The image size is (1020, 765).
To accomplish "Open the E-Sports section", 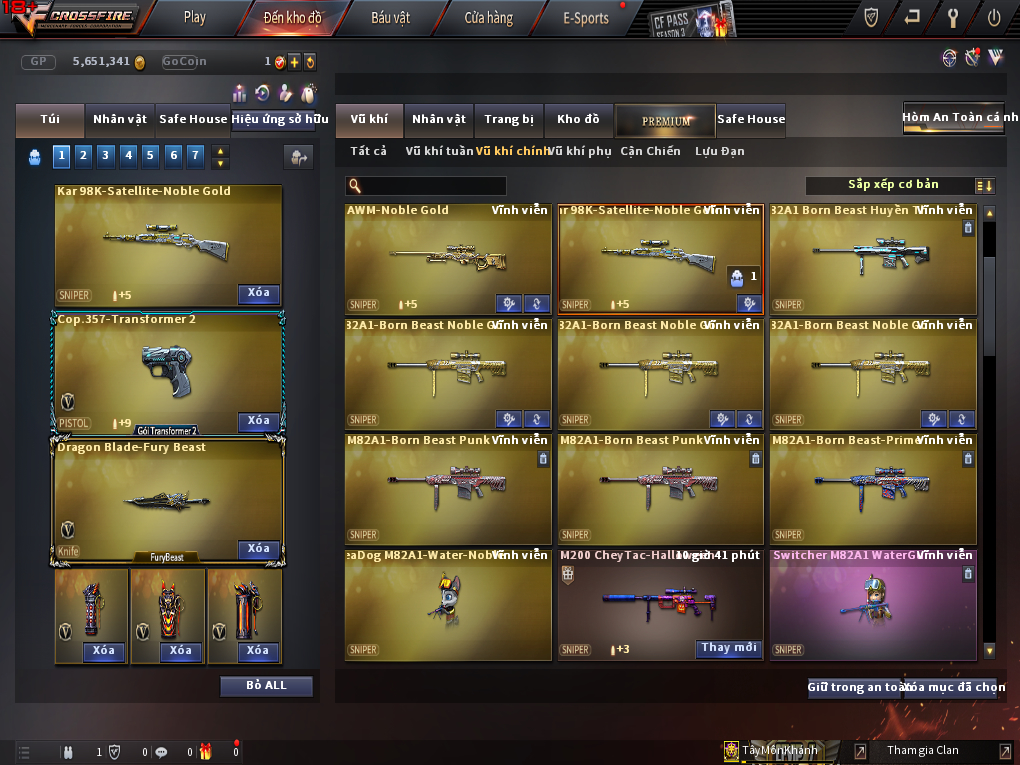I will click(x=586, y=18).
